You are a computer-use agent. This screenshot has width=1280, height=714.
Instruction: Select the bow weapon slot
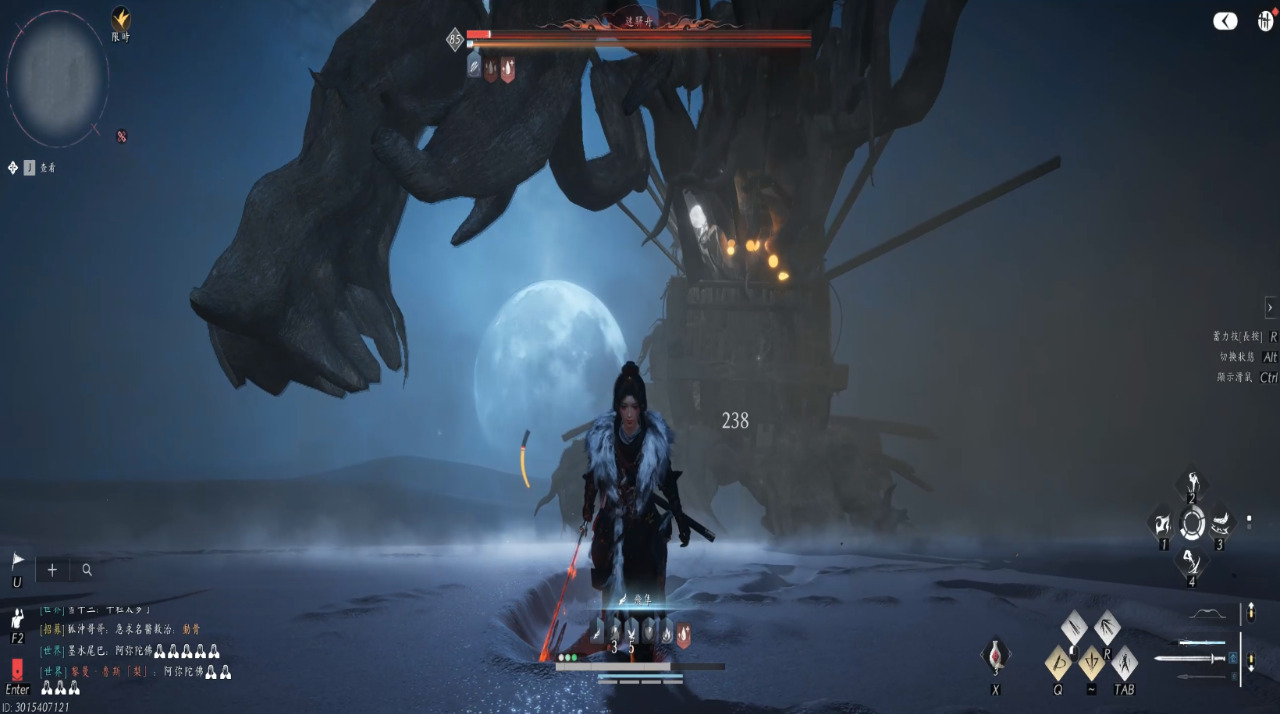pyautogui.click(x=1208, y=613)
